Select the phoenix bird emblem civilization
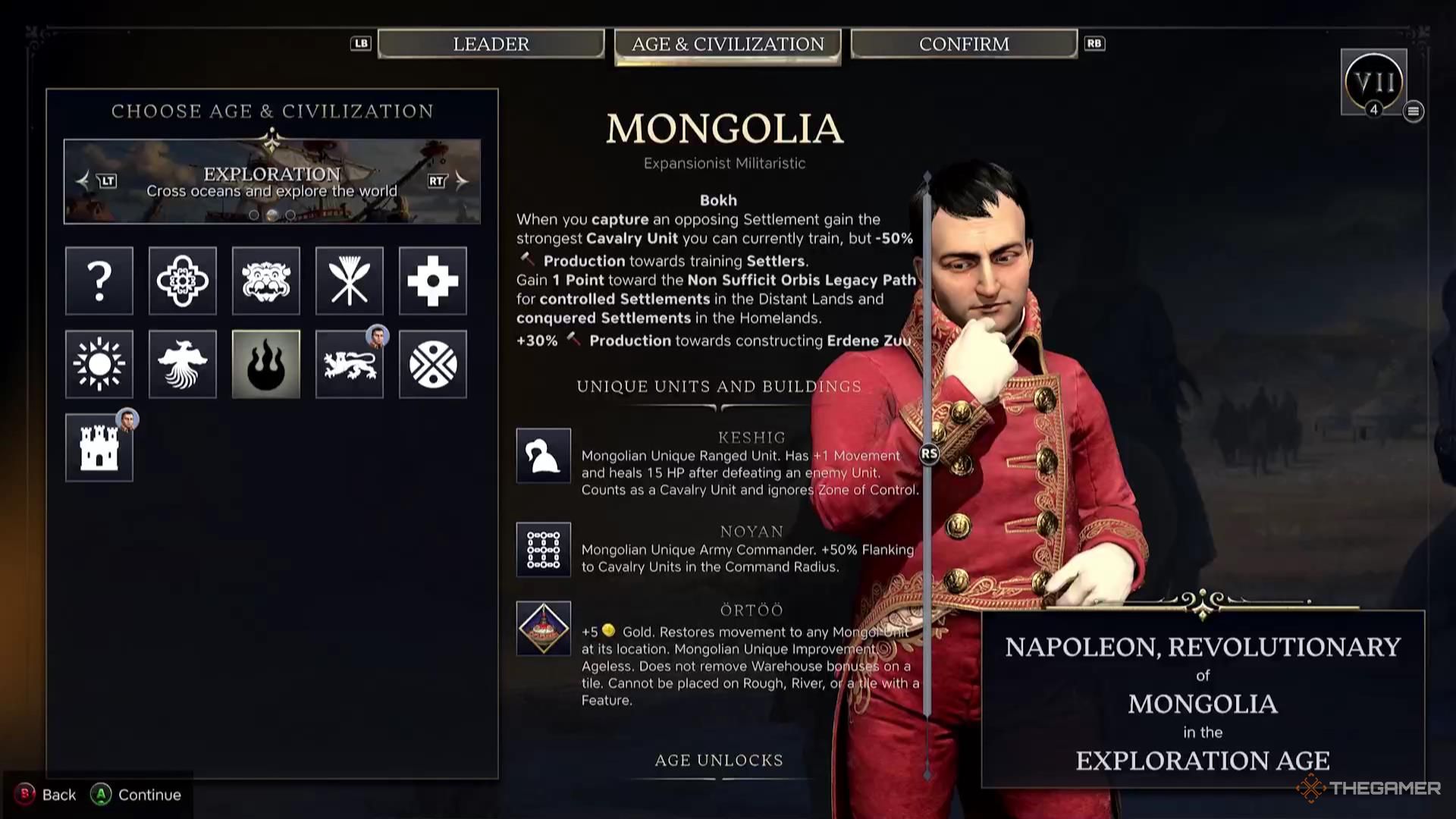Image resolution: width=1456 pixels, height=819 pixels. pyautogui.click(x=183, y=364)
